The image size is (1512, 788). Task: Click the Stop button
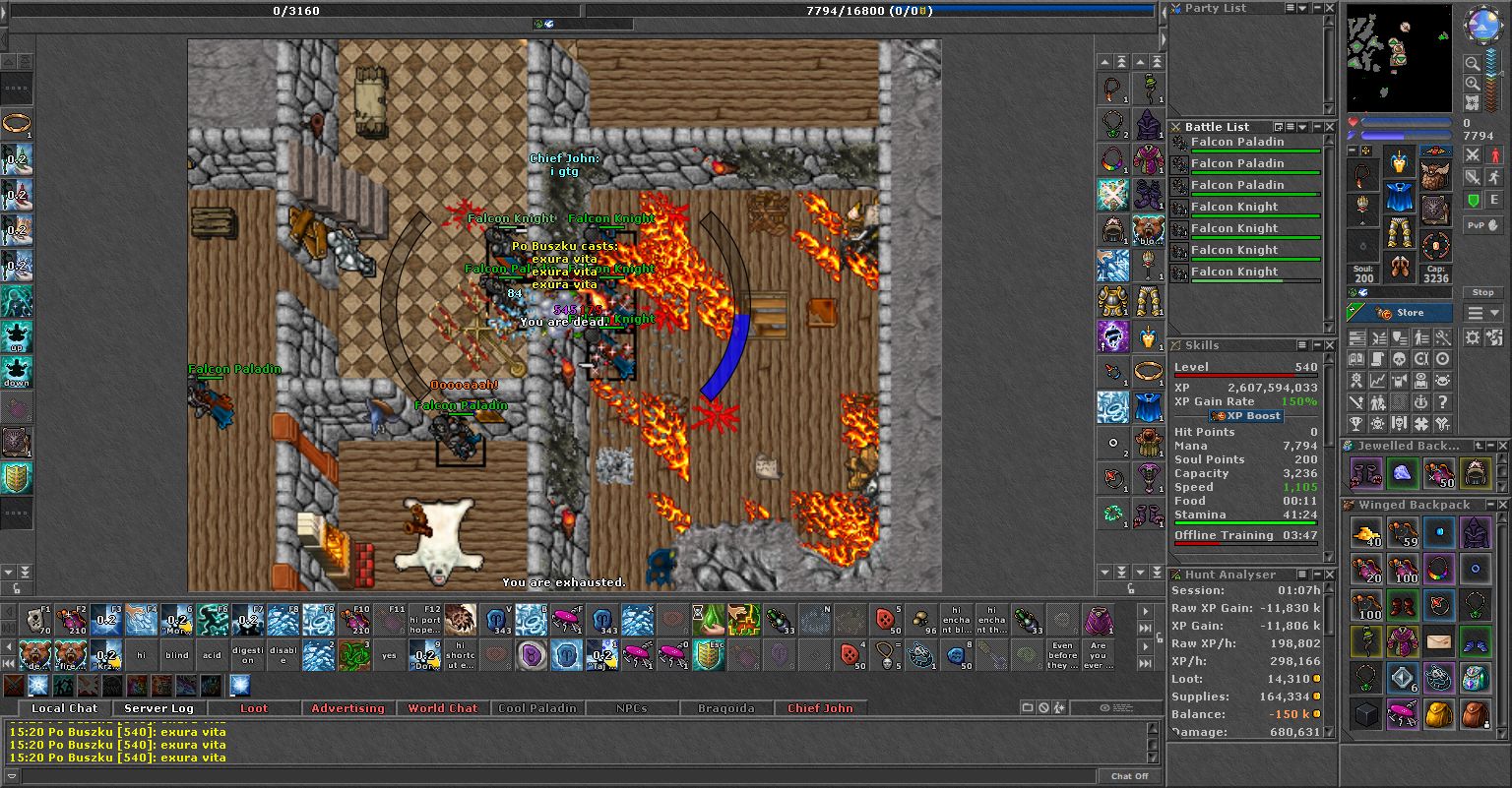coord(1482,292)
